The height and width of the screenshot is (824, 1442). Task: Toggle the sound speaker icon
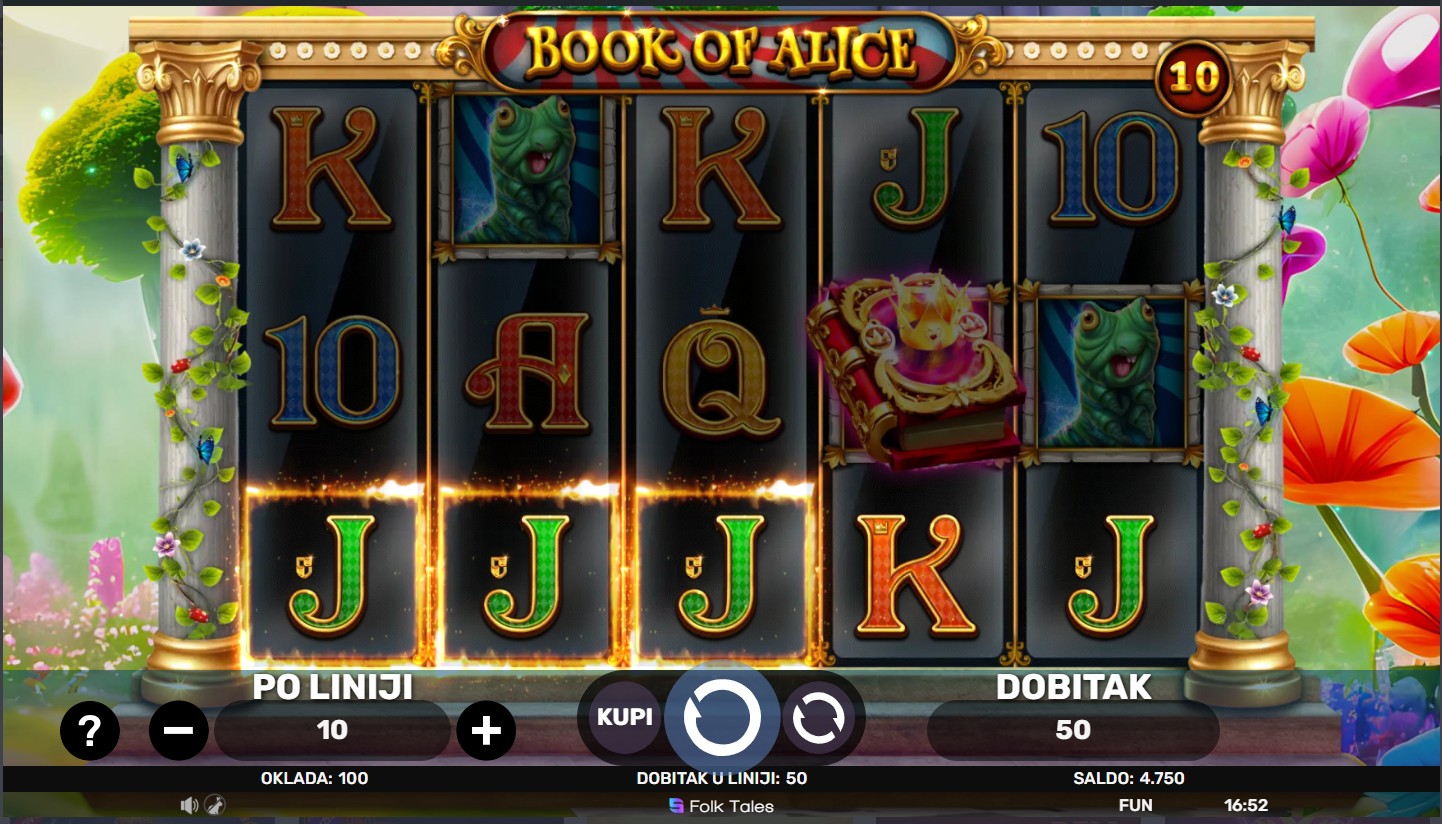click(x=189, y=805)
